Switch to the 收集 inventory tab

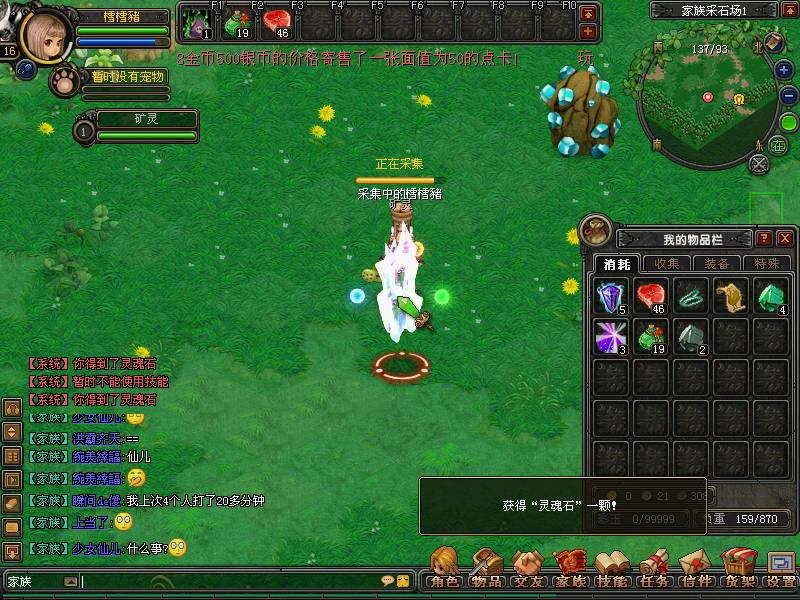[666, 264]
